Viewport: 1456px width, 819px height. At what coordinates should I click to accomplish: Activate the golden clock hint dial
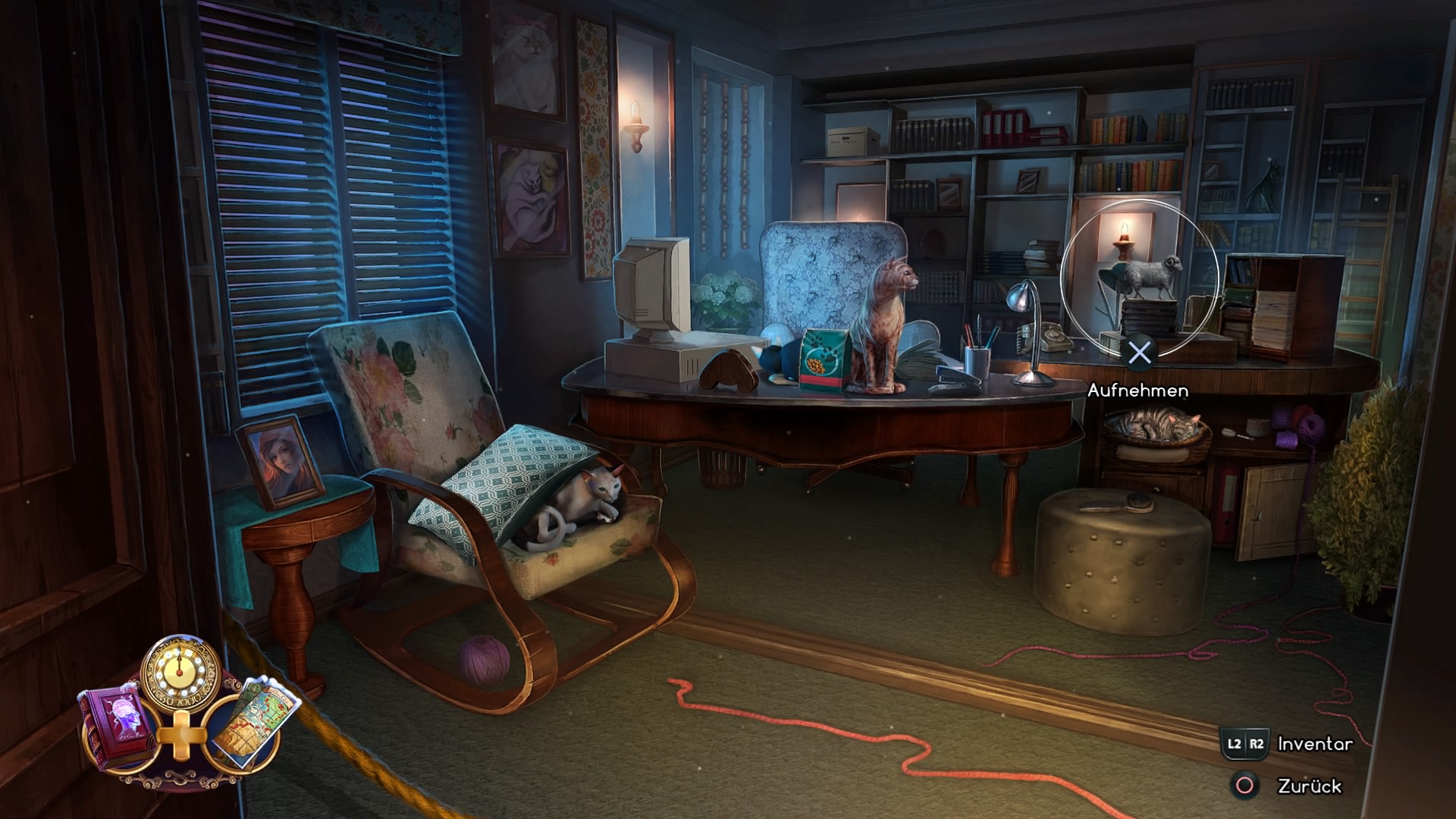180,672
